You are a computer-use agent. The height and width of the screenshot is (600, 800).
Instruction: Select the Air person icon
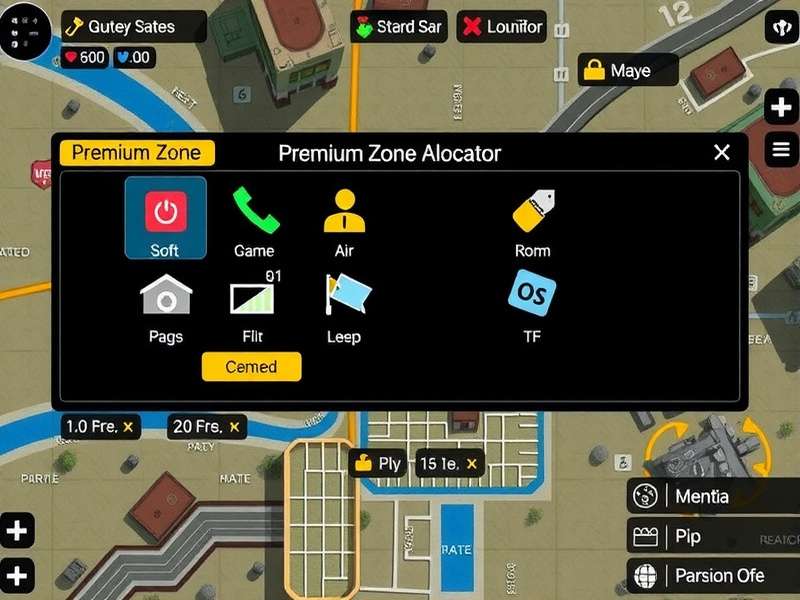(x=344, y=210)
